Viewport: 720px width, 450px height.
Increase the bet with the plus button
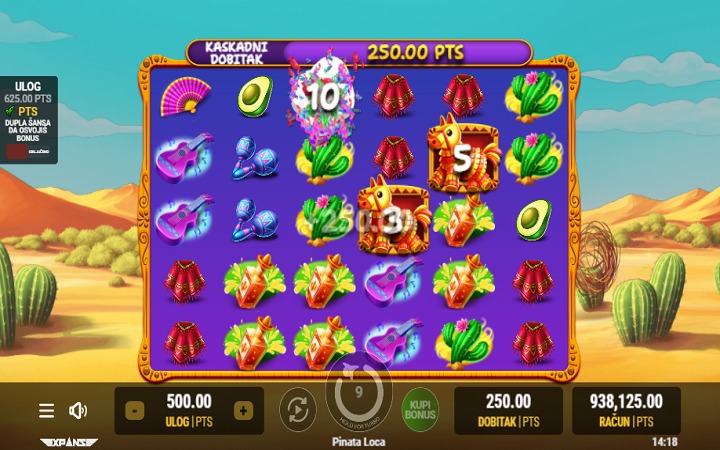coord(242,411)
